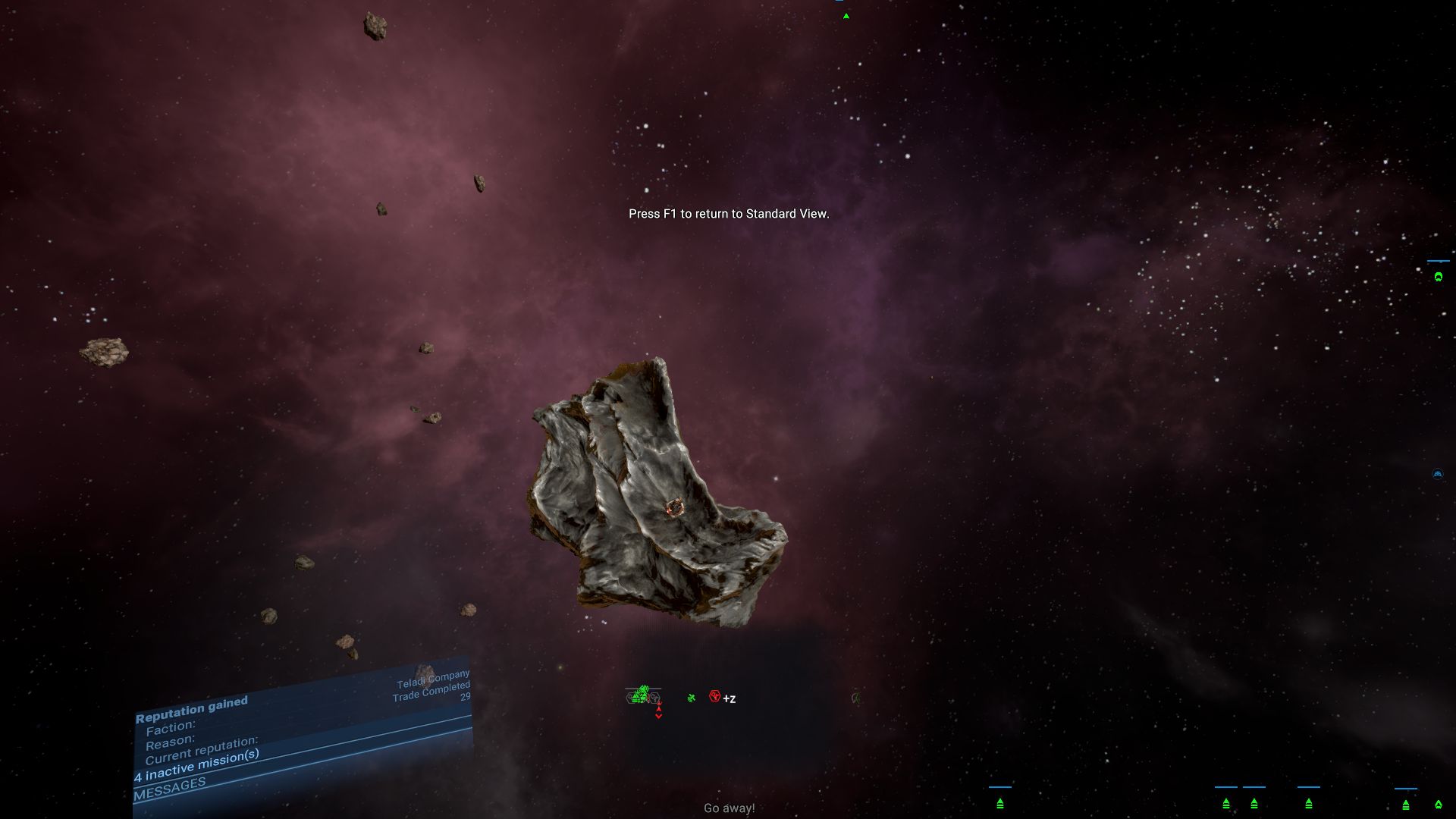Select the leftmost green ship arrow at the bottom
1456x819 pixels.
point(999,804)
